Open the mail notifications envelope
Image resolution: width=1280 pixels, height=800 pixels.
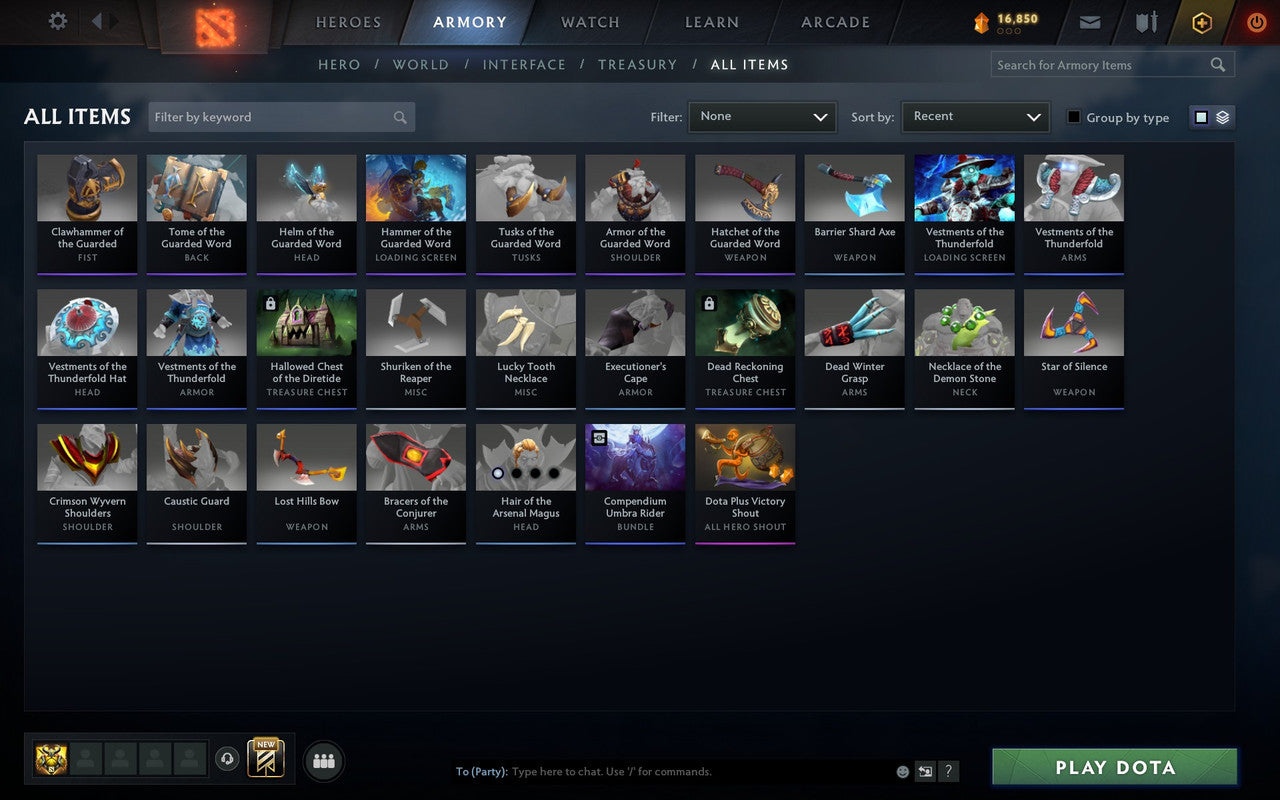coord(1090,21)
